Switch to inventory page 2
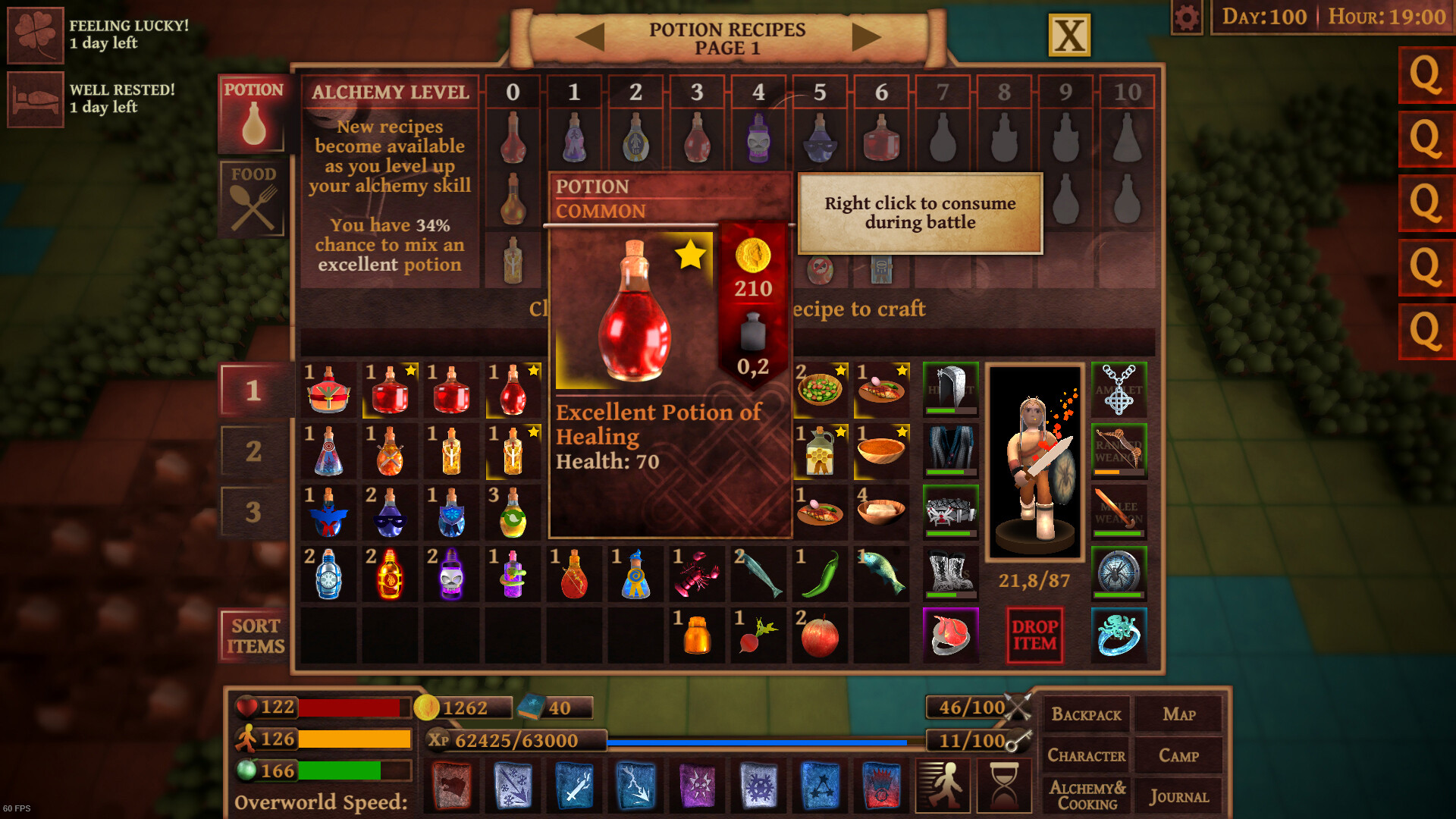Viewport: 1456px width, 819px height. click(253, 450)
